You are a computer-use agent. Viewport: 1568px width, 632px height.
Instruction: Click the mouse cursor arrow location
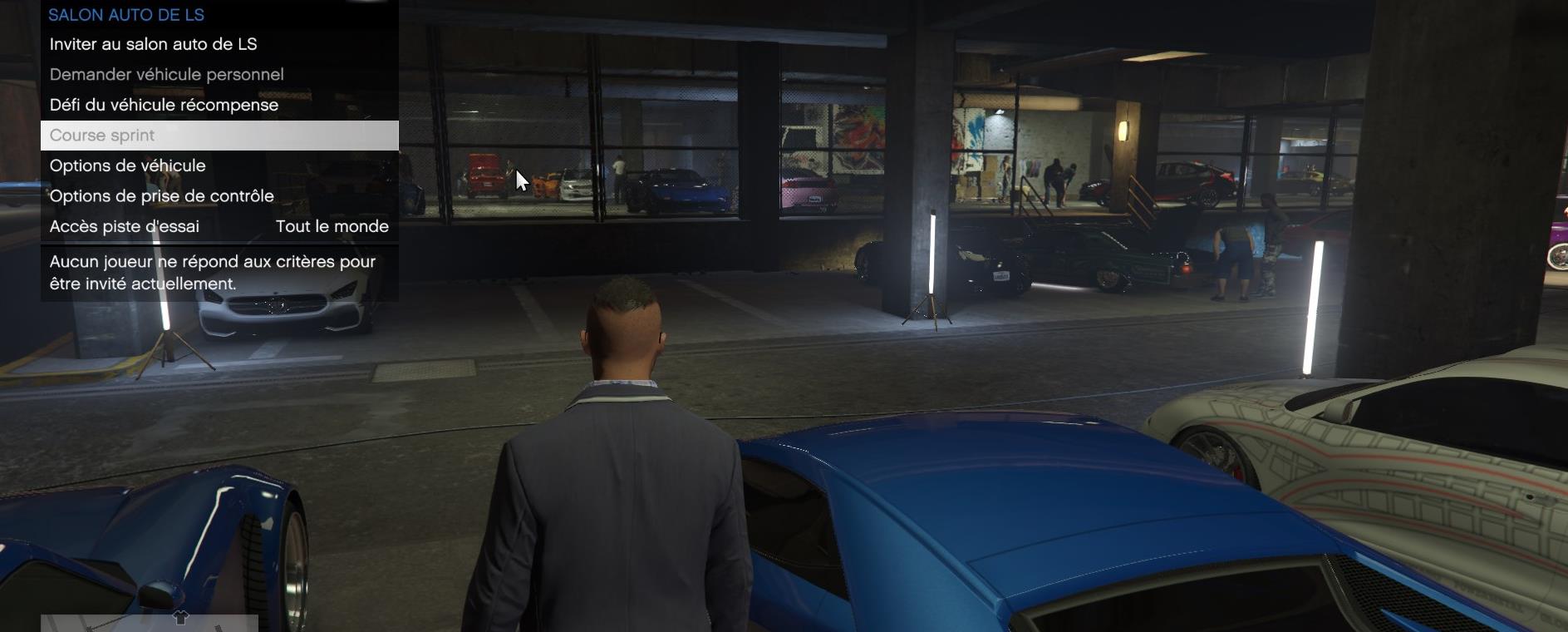coord(519,178)
